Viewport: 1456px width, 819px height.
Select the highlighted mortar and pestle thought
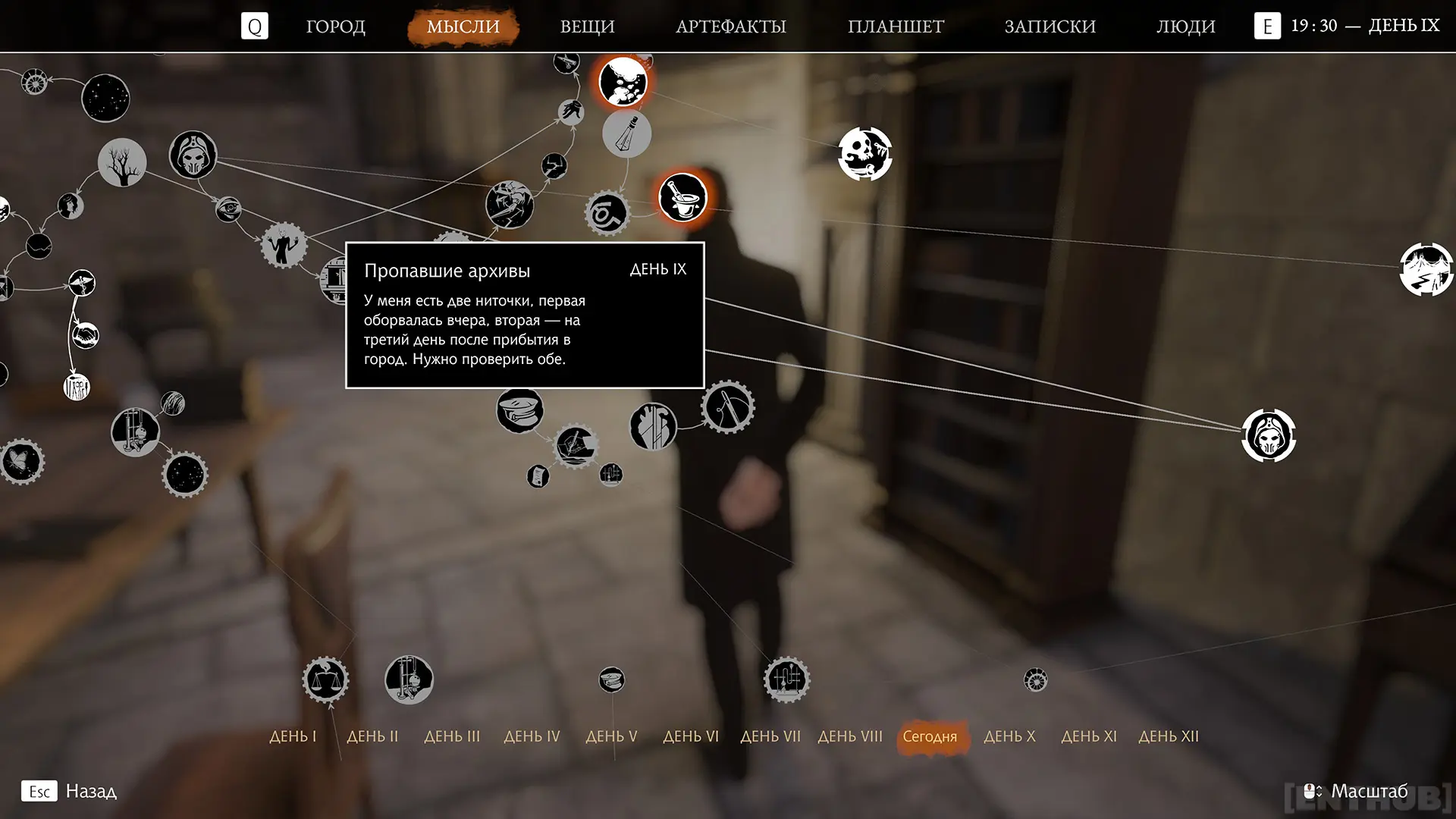tap(682, 197)
